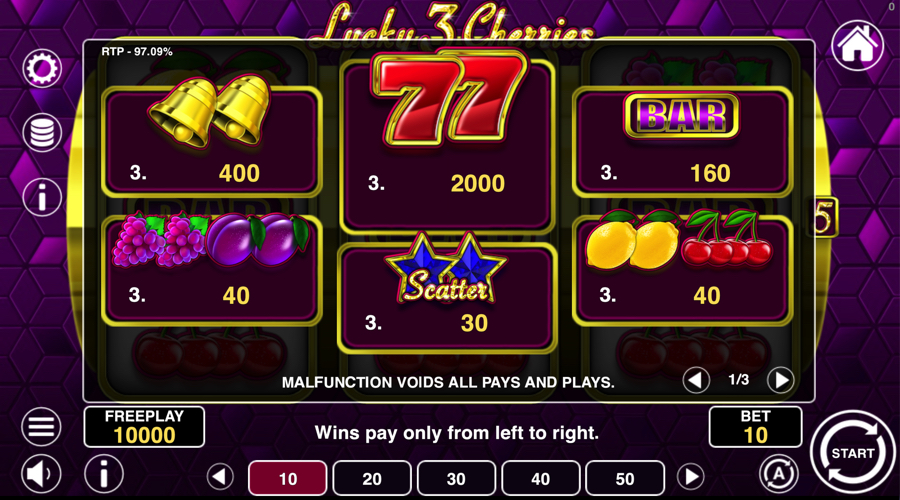Open settings with the gear icon
This screenshot has height=500, width=900.
tap(42, 69)
